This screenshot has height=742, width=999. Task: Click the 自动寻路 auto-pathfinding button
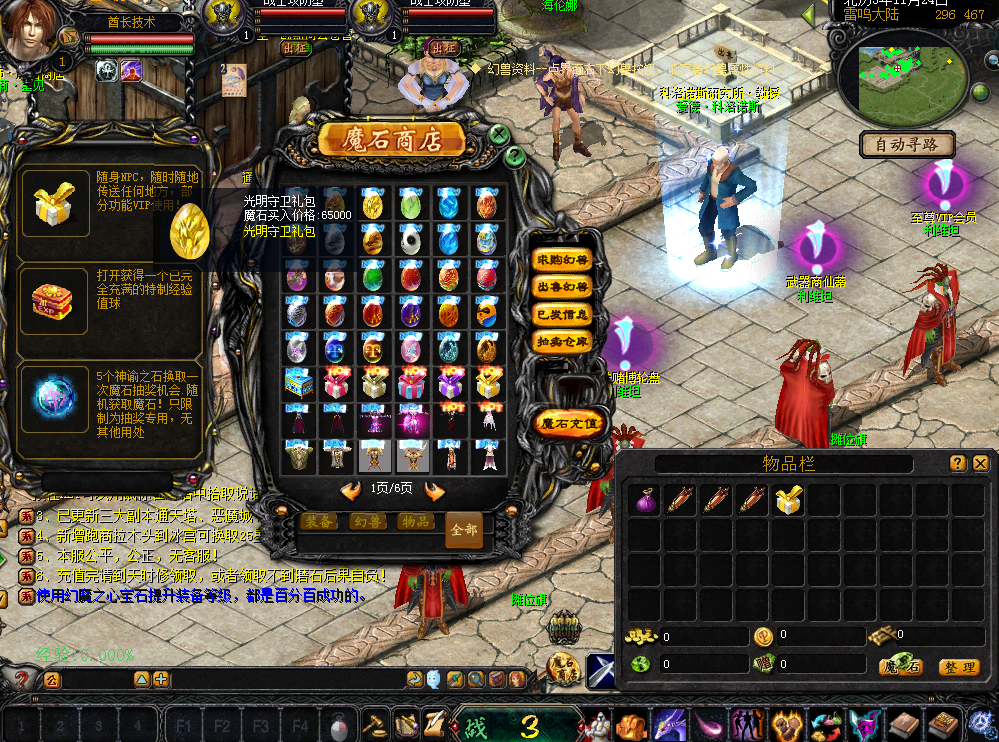[907, 145]
